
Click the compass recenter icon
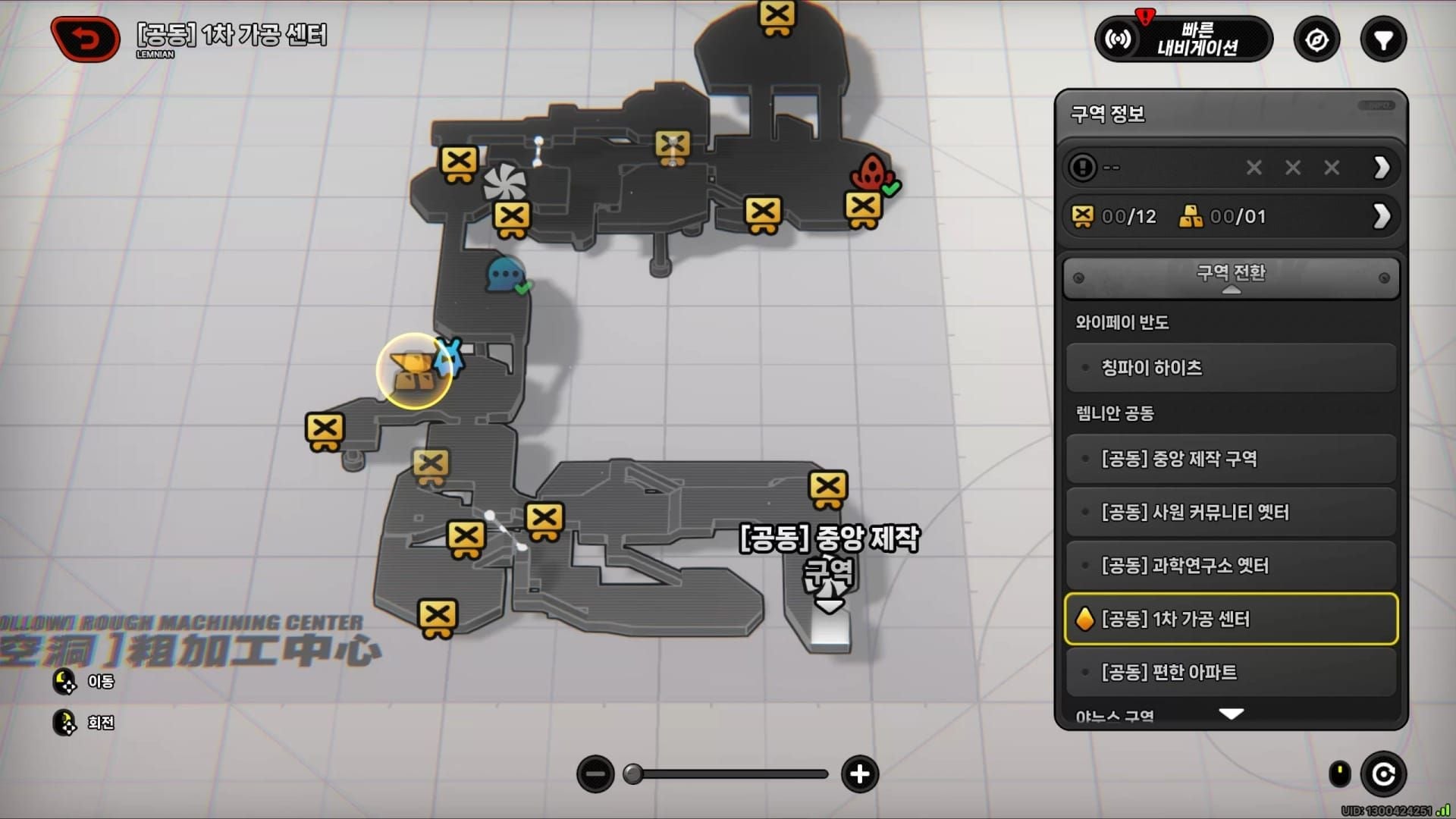click(1316, 39)
